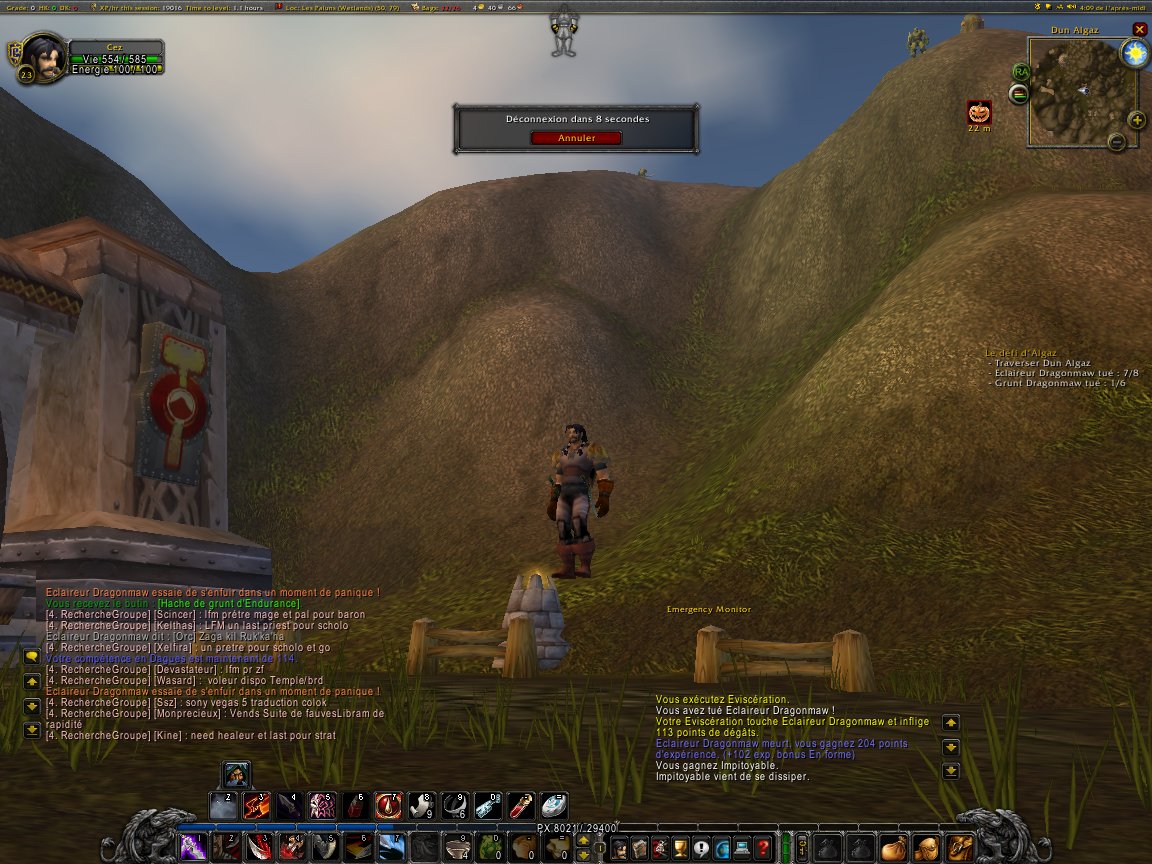Click the stealth stance icon above action bar
The height and width of the screenshot is (864, 1152).
236,775
